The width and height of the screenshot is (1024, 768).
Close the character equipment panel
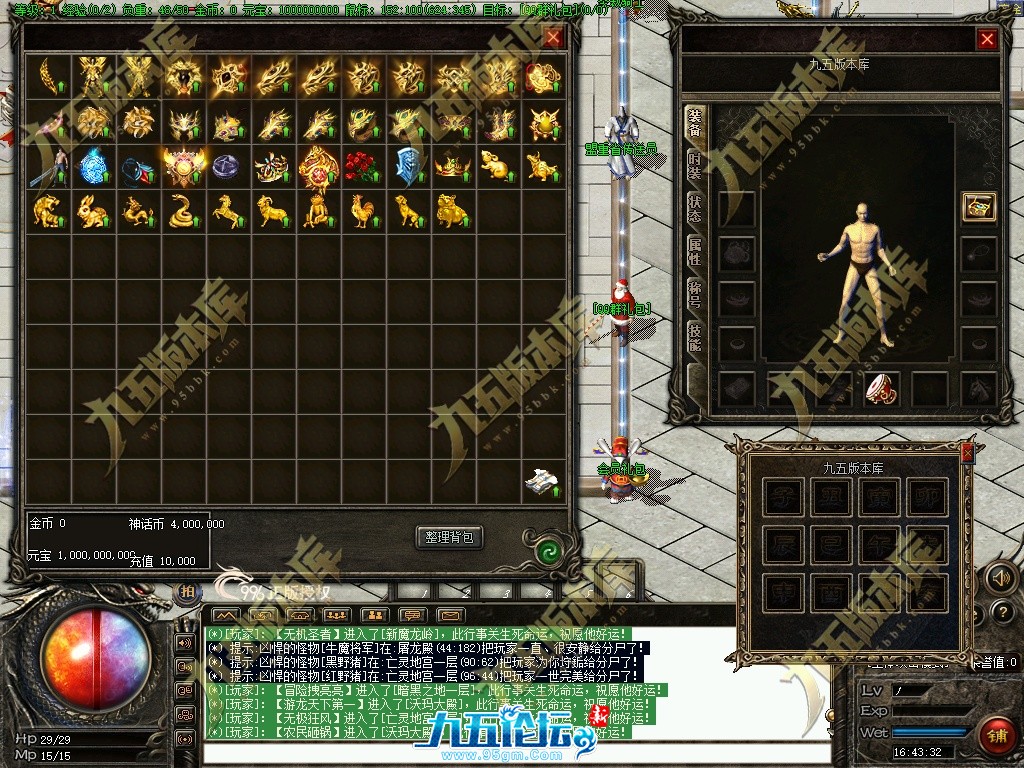click(x=987, y=39)
